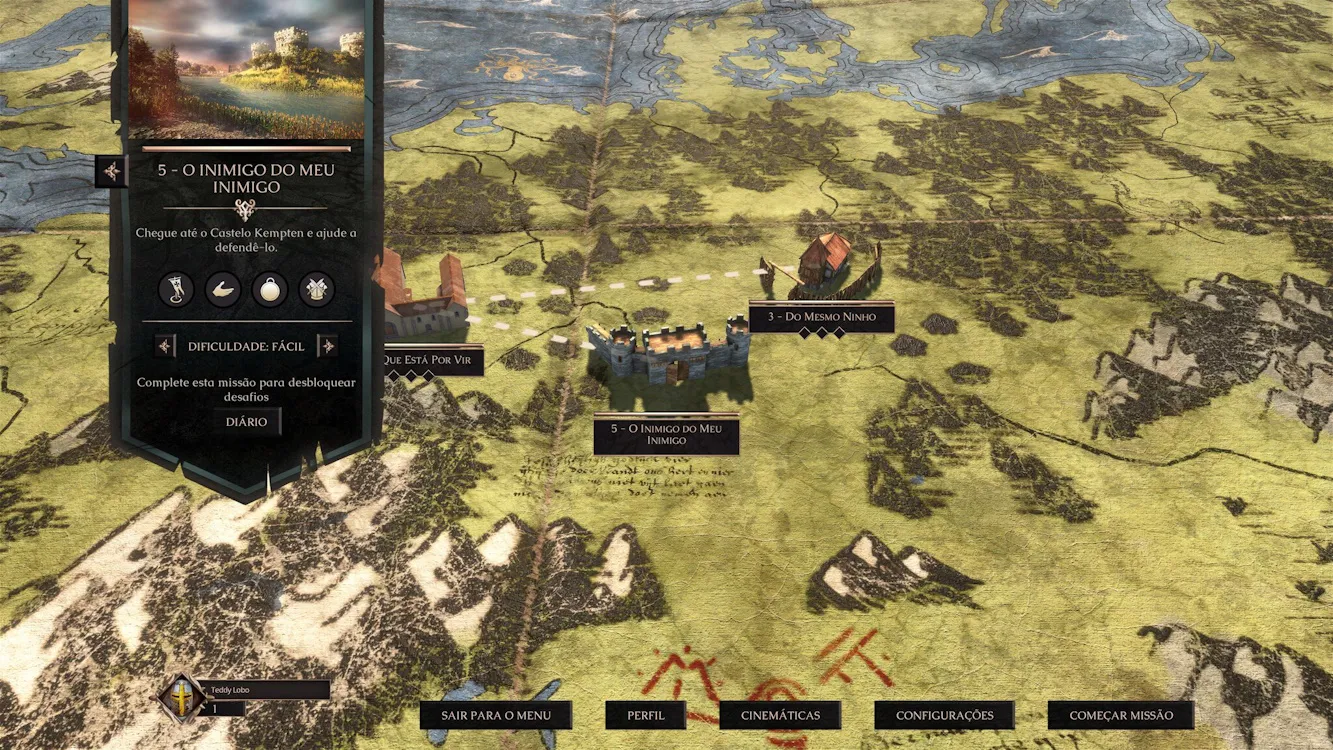Select mission 5 - O Inimigo do Meu Inimigo label
1333x750 pixels.
[x=666, y=434]
